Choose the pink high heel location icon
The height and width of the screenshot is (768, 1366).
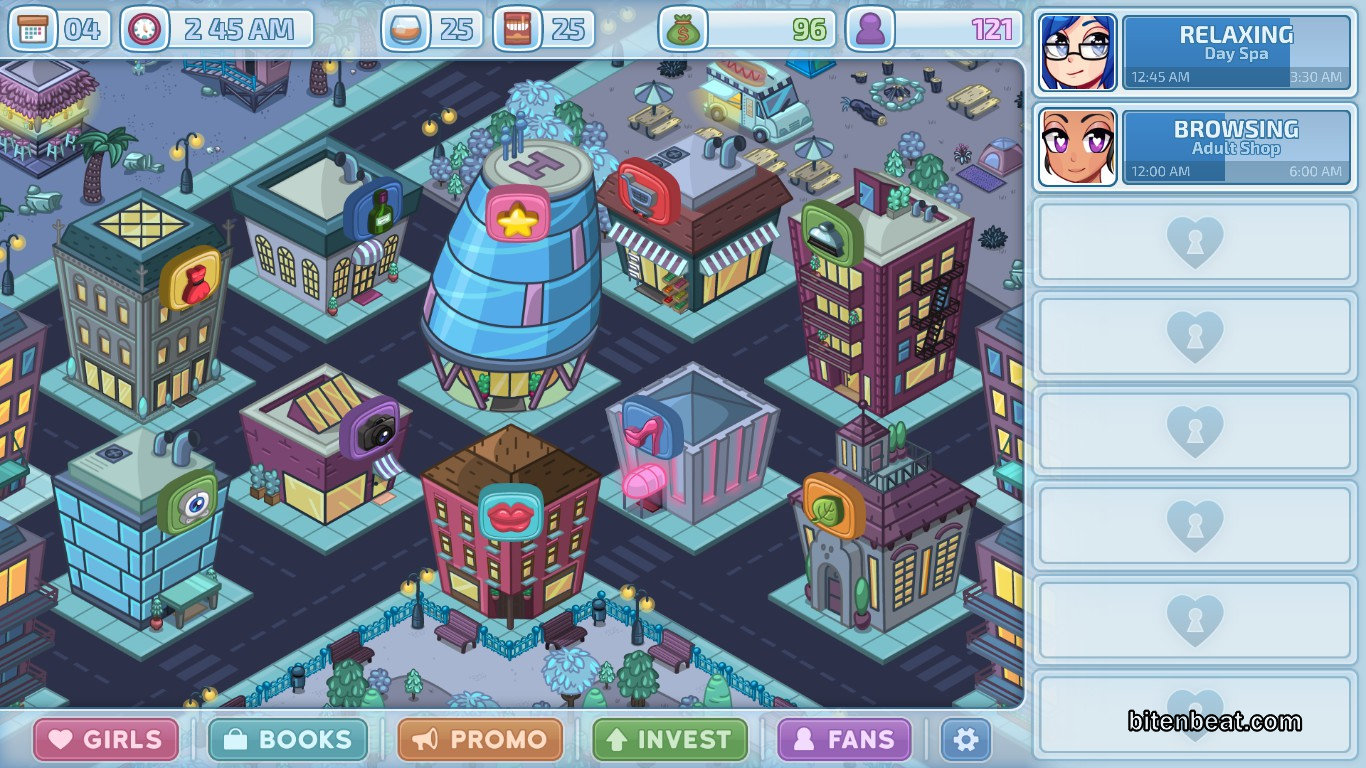click(652, 428)
